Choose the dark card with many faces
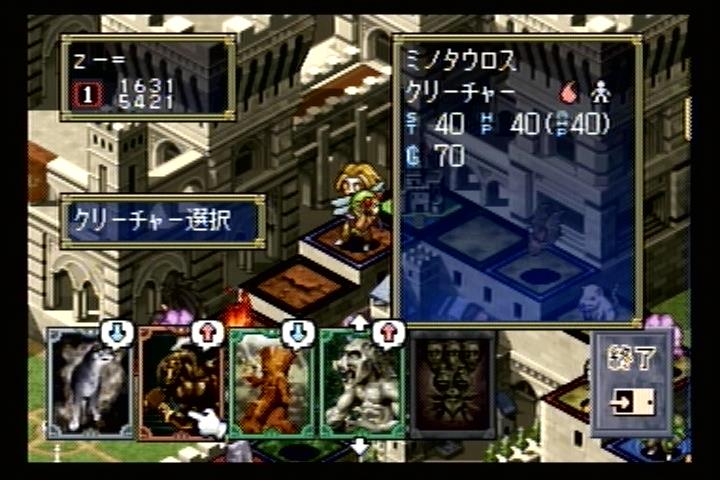Image resolution: width=720 pixels, height=480 pixels. tap(452, 385)
